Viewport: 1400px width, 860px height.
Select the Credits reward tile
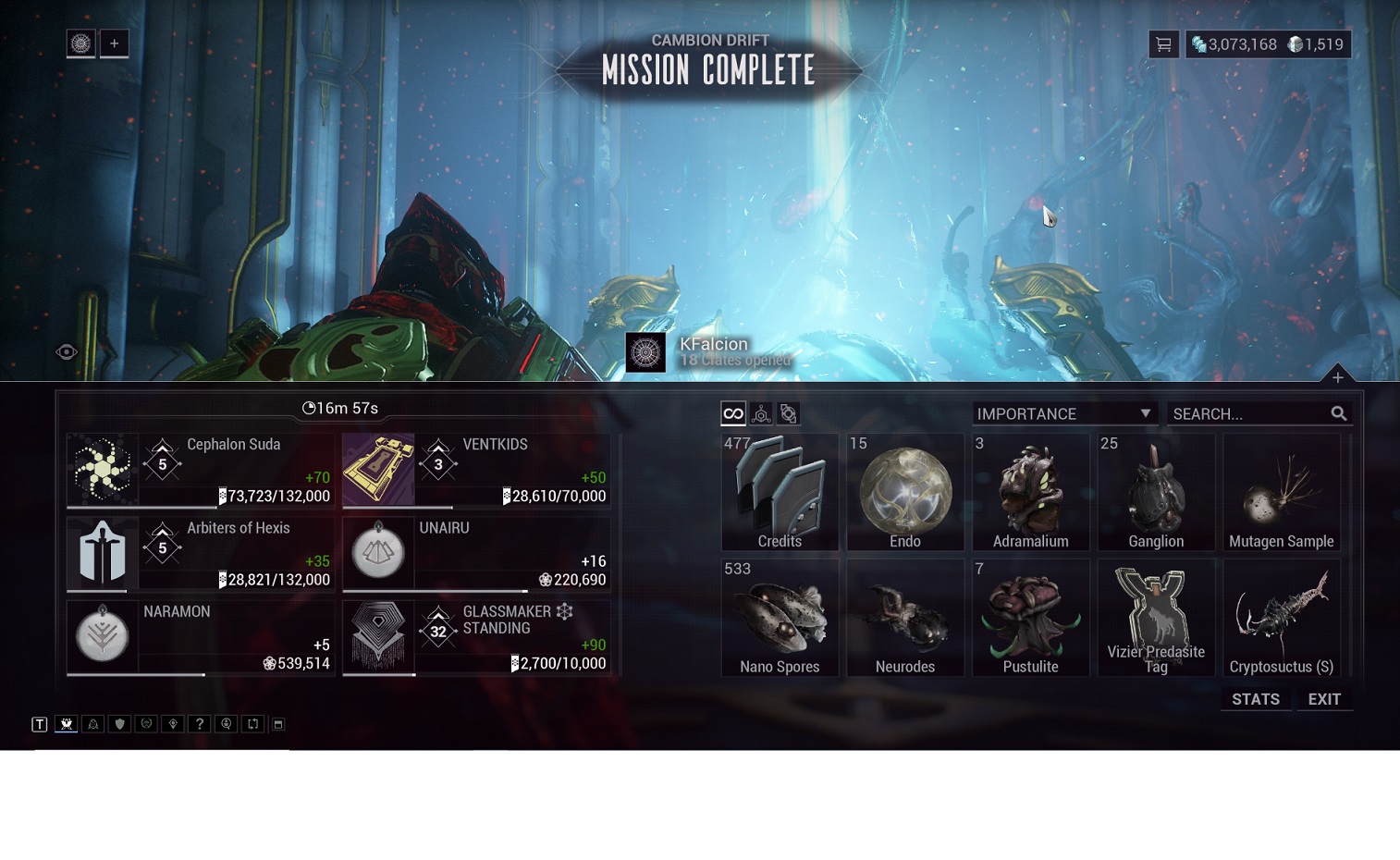(x=780, y=492)
